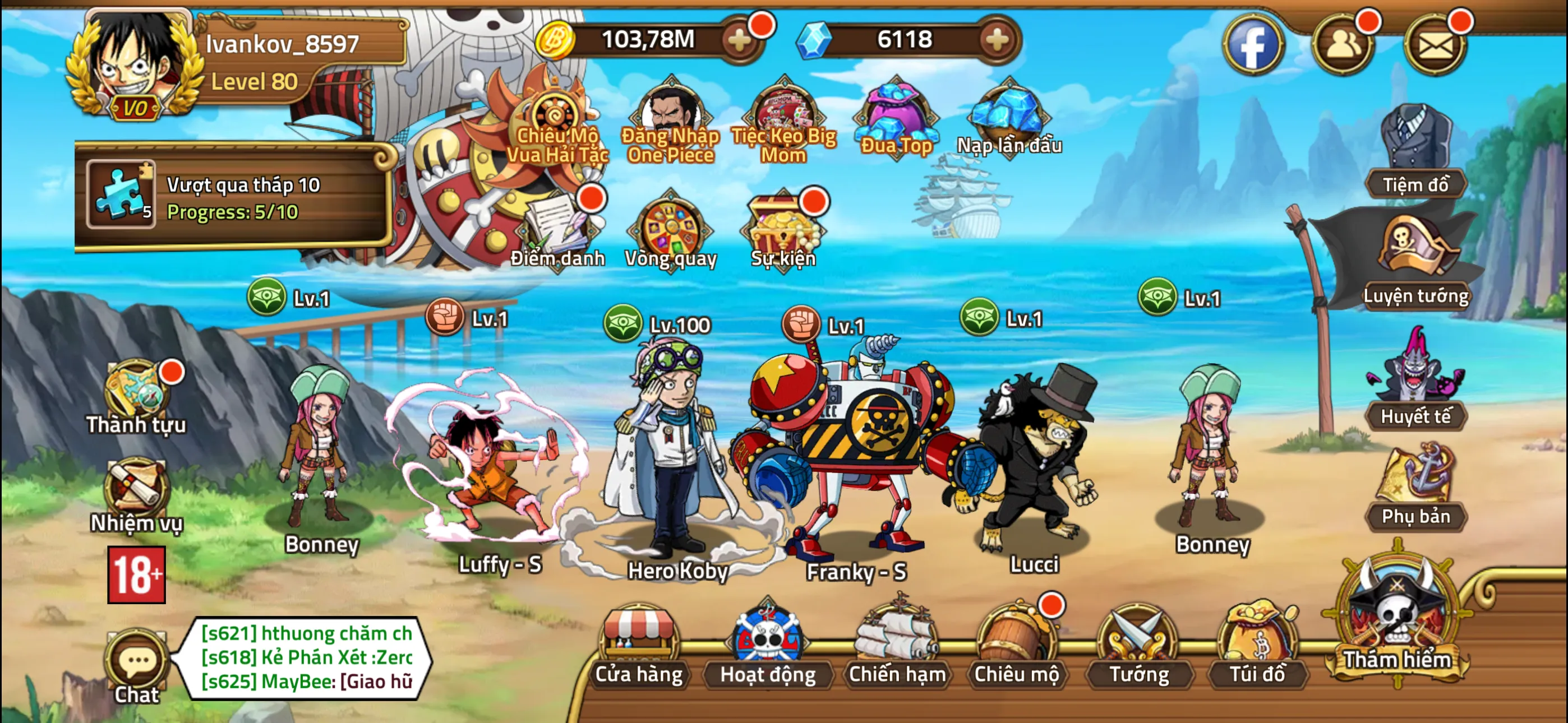This screenshot has width=1568, height=723.
Task: Open the Chiến hạm warship menu
Action: [x=897, y=646]
